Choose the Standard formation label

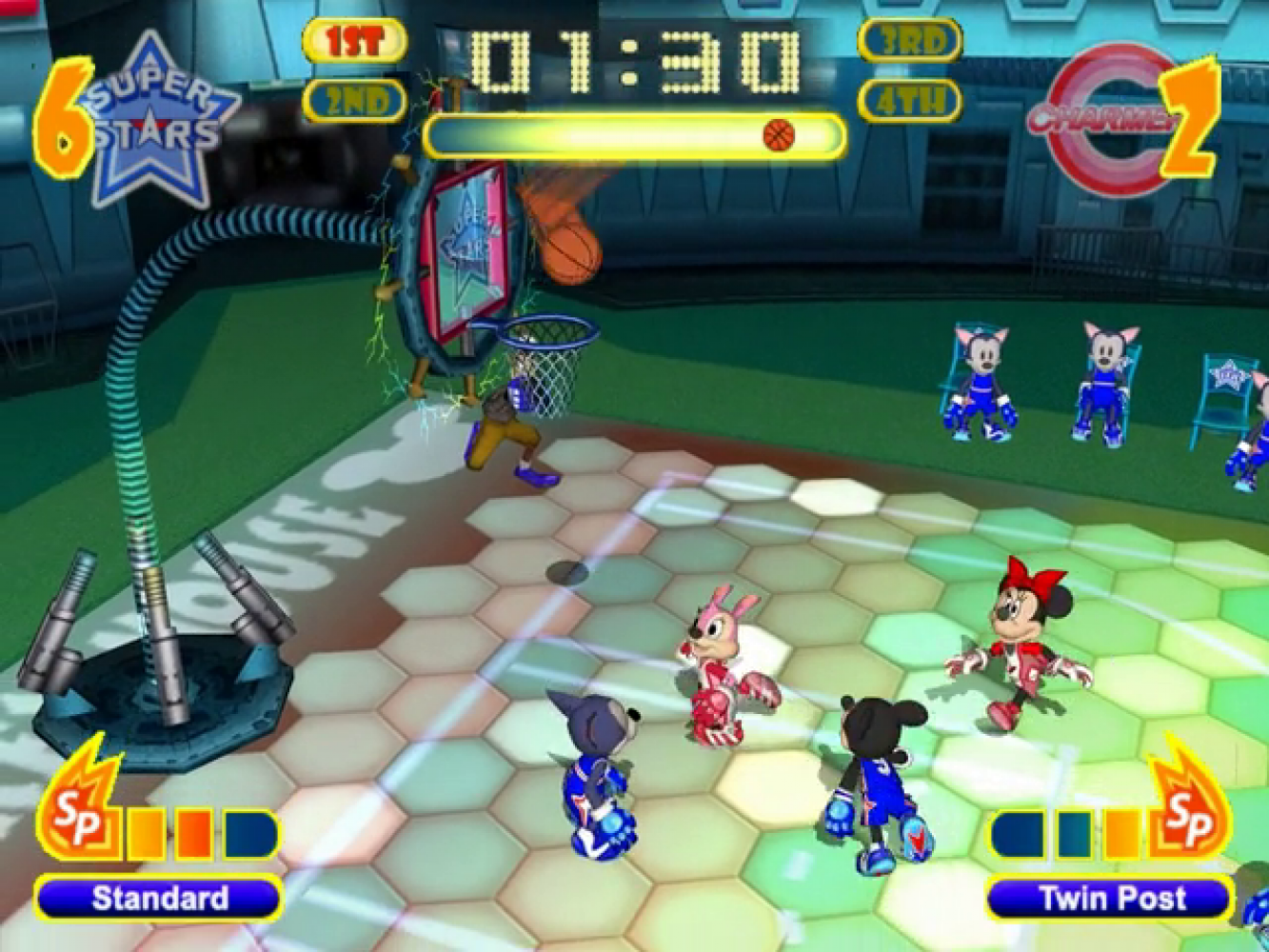coord(159,899)
